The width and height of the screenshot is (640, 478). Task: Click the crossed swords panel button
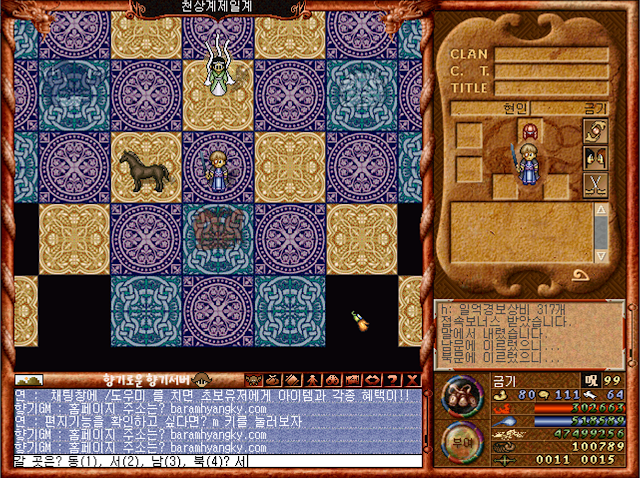point(595,184)
